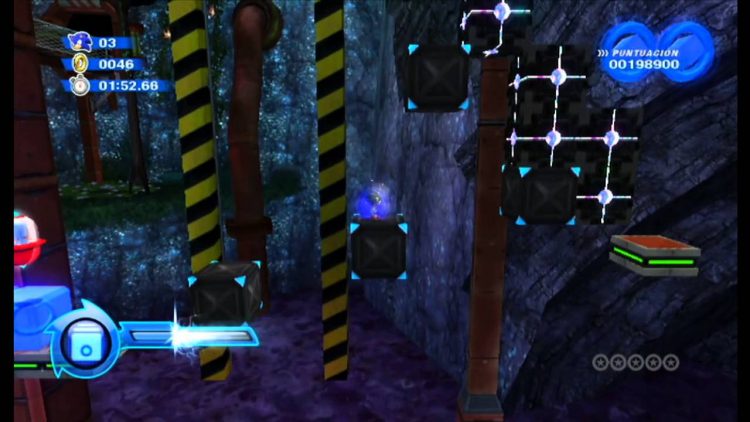750x422 pixels.
Task: Open the Red Star Rings tracker
Action: pyautogui.click(x=635, y=362)
